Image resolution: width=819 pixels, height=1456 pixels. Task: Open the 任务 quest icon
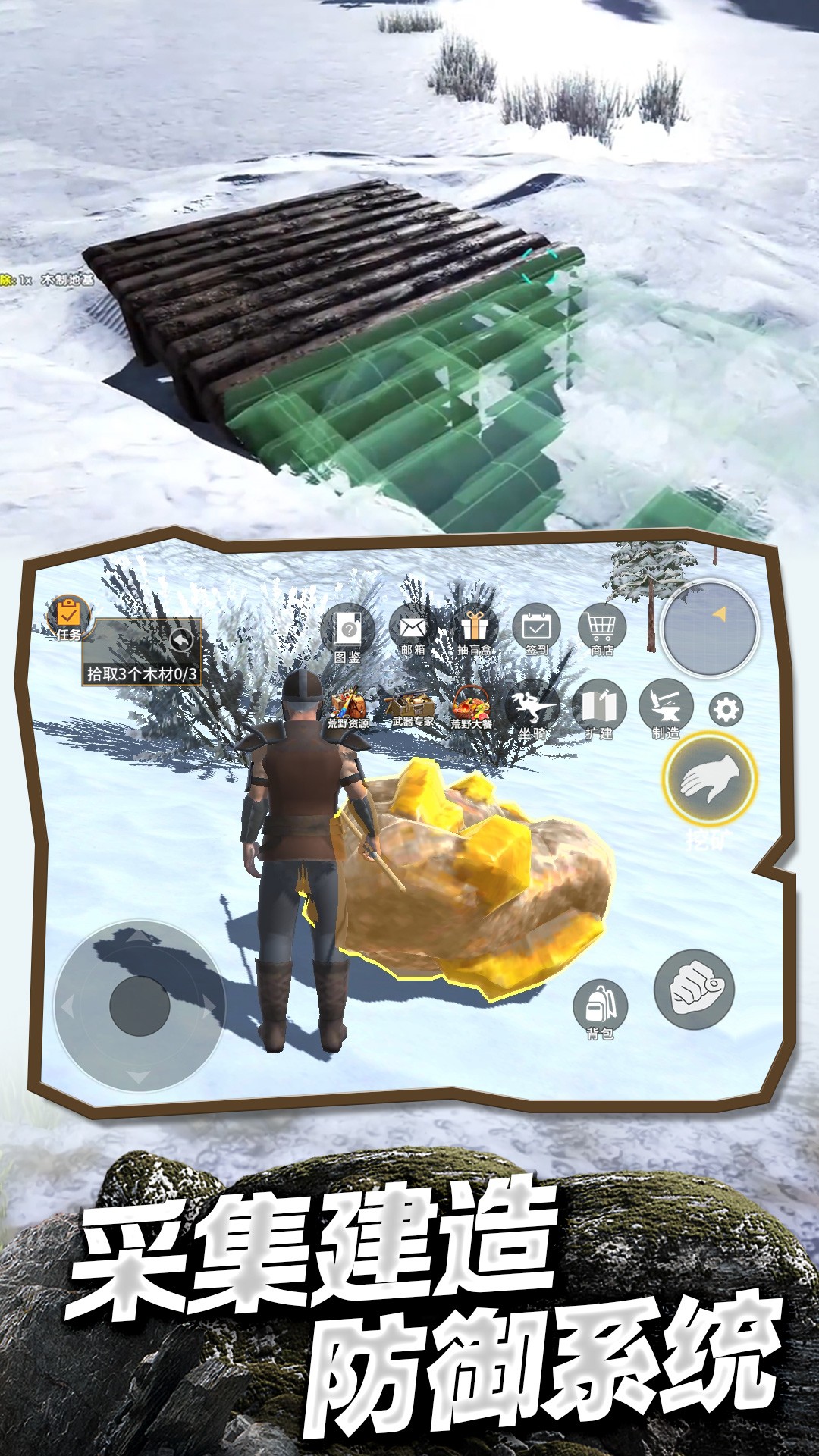click(68, 616)
